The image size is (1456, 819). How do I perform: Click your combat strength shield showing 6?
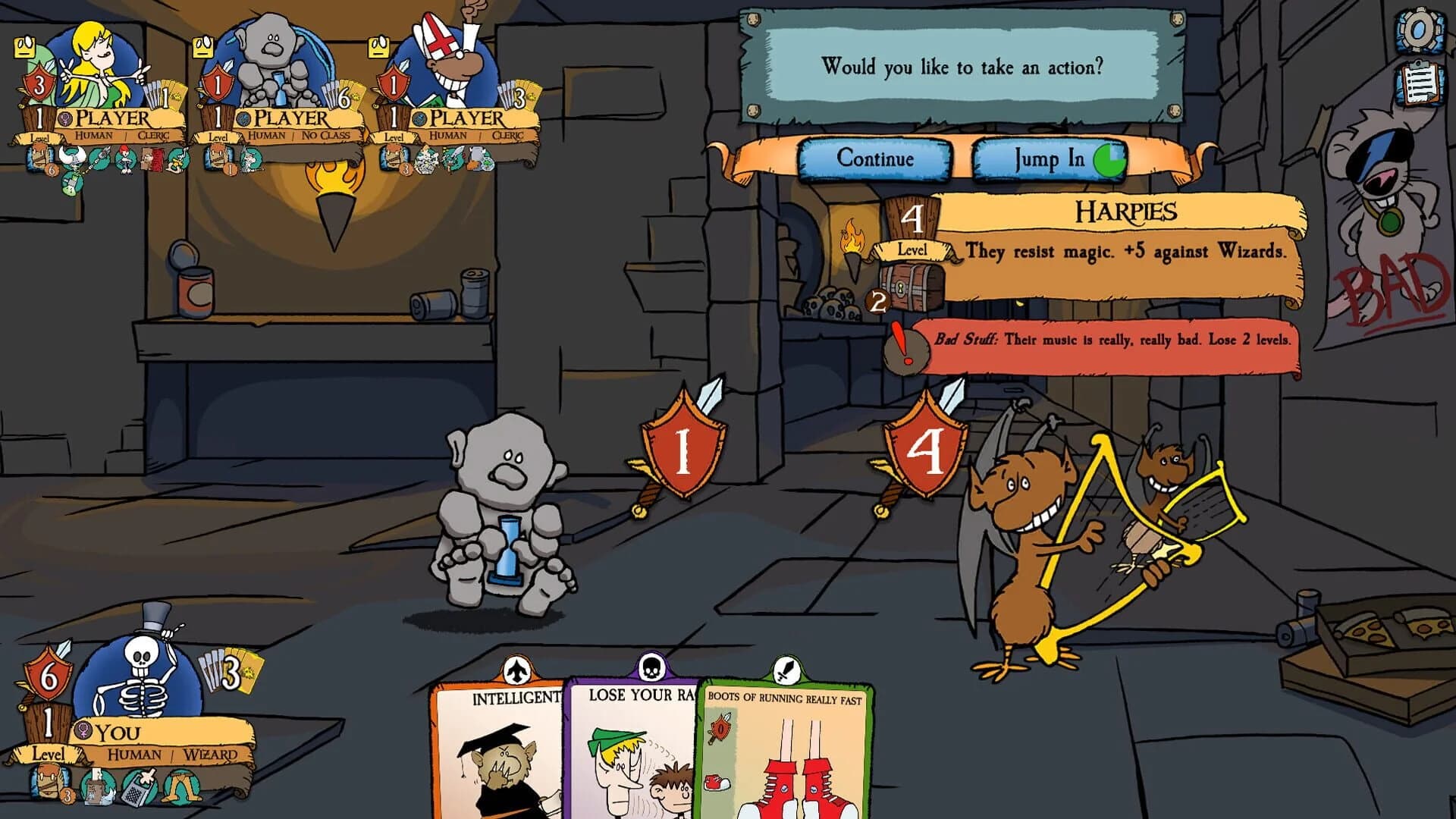click(49, 675)
